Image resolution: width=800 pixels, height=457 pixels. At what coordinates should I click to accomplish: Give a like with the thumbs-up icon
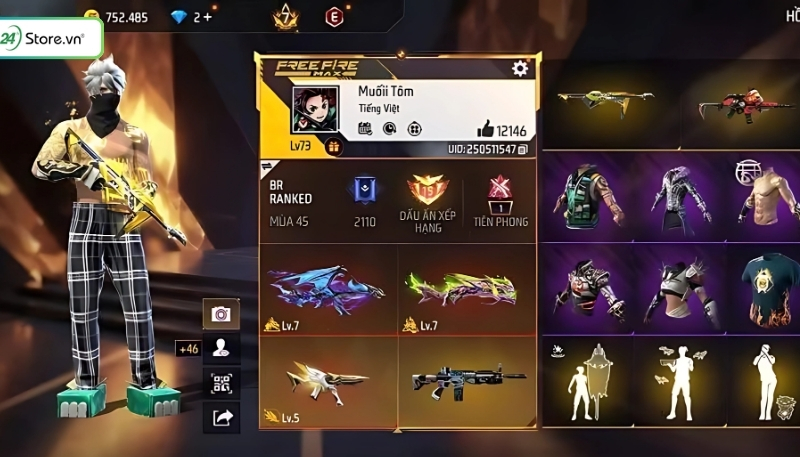click(486, 128)
